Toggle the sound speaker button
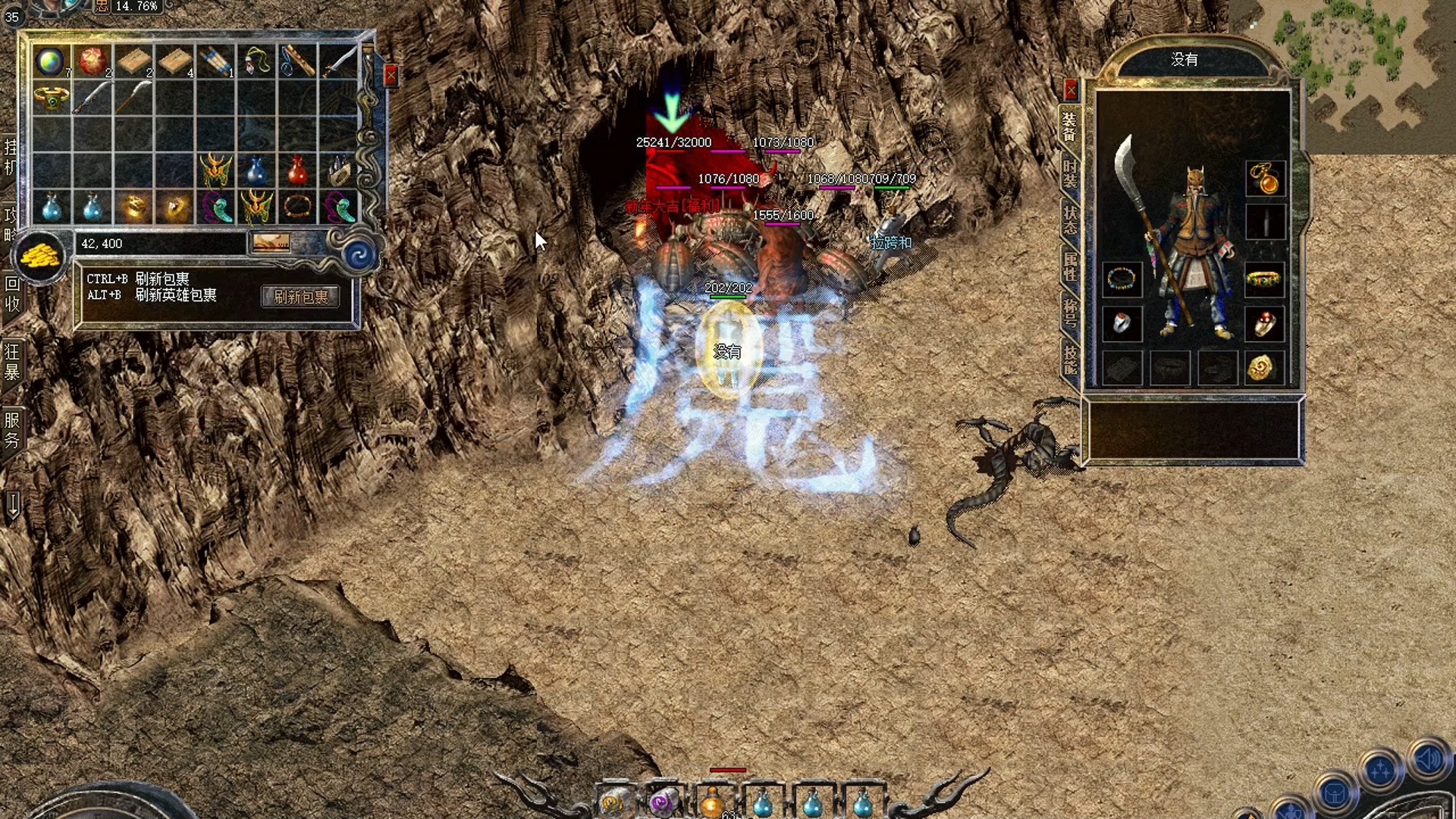Screen dimensions: 1456x819 [x=1429, y=758]
